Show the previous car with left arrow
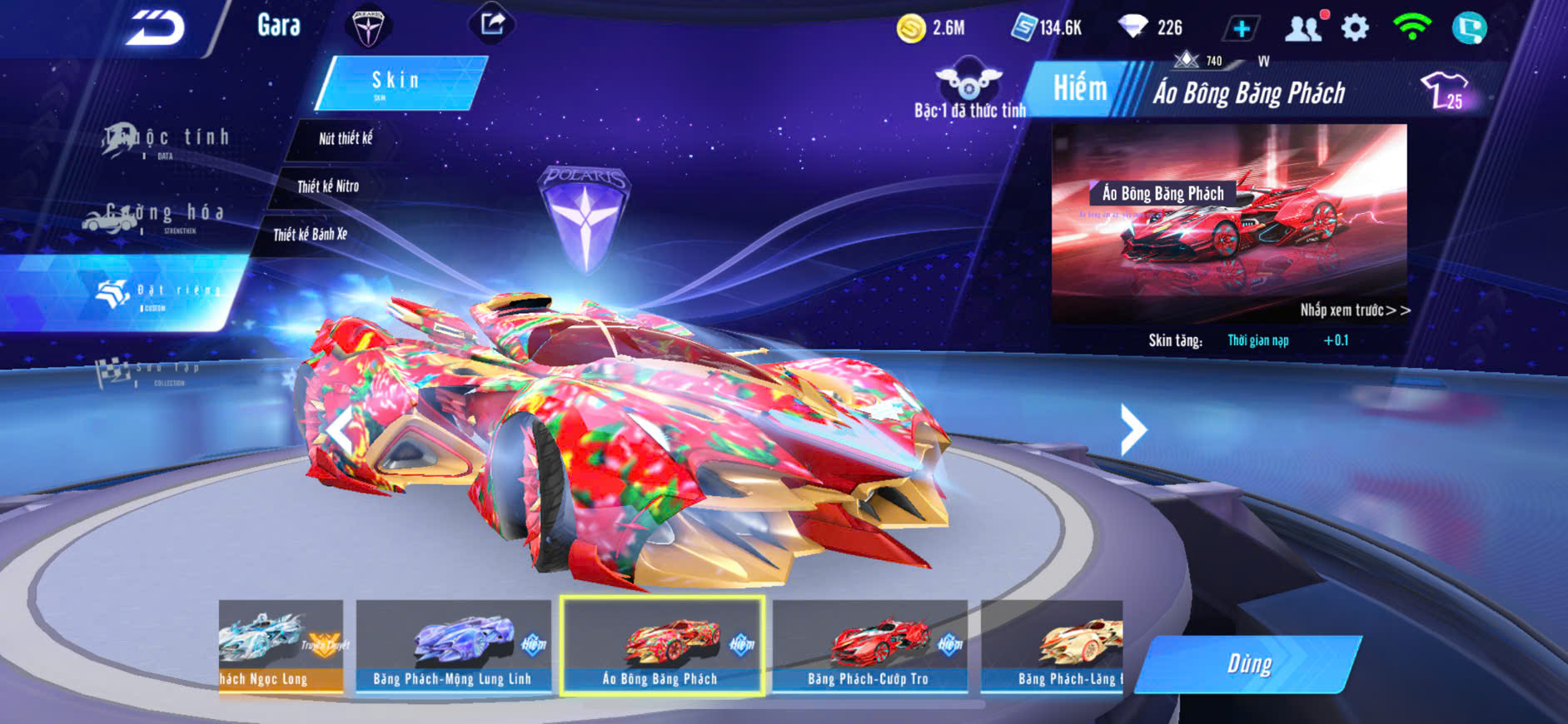 point(340,429)
